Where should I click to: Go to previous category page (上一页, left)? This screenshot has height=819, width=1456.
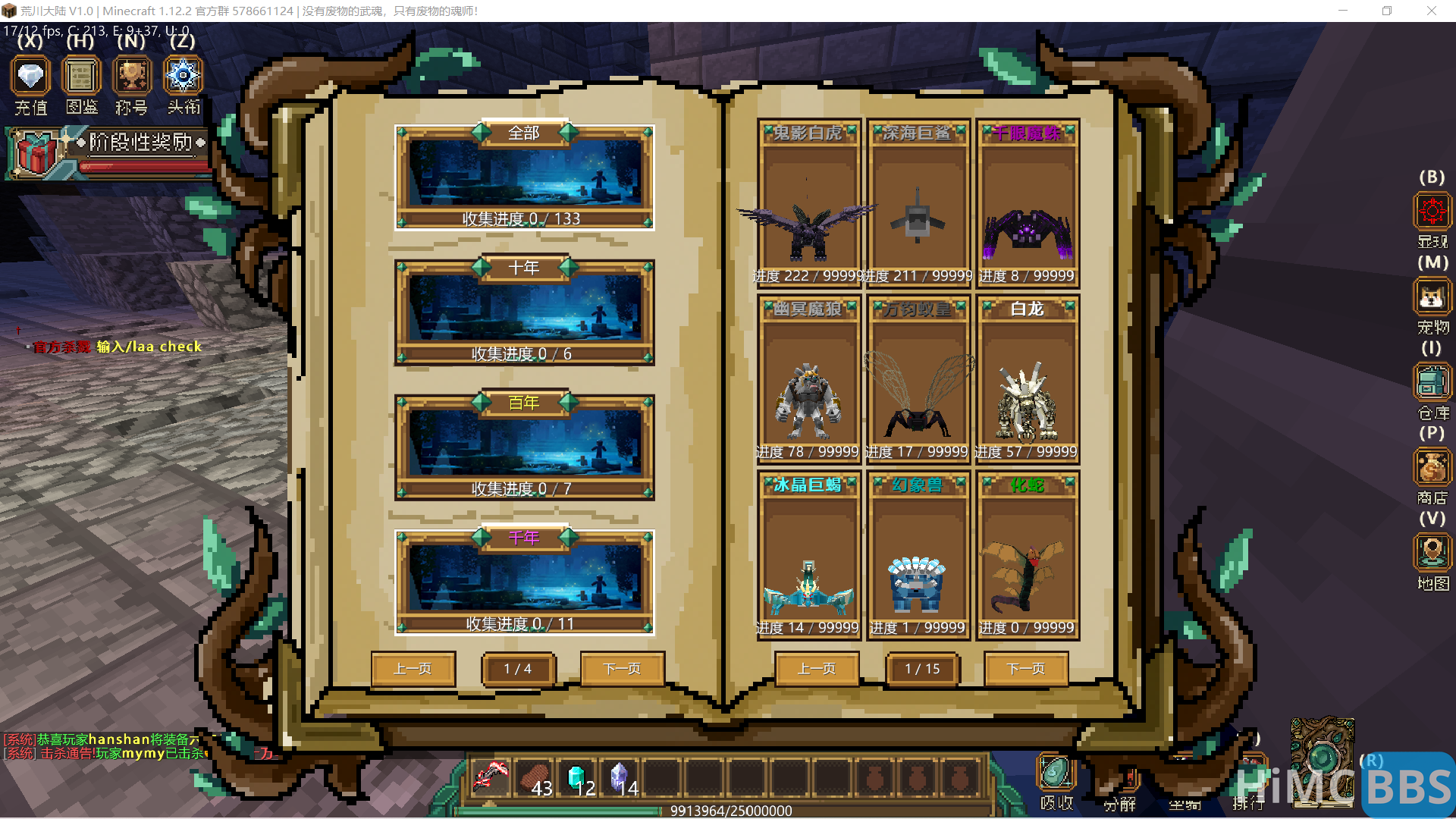click(413, 669)
